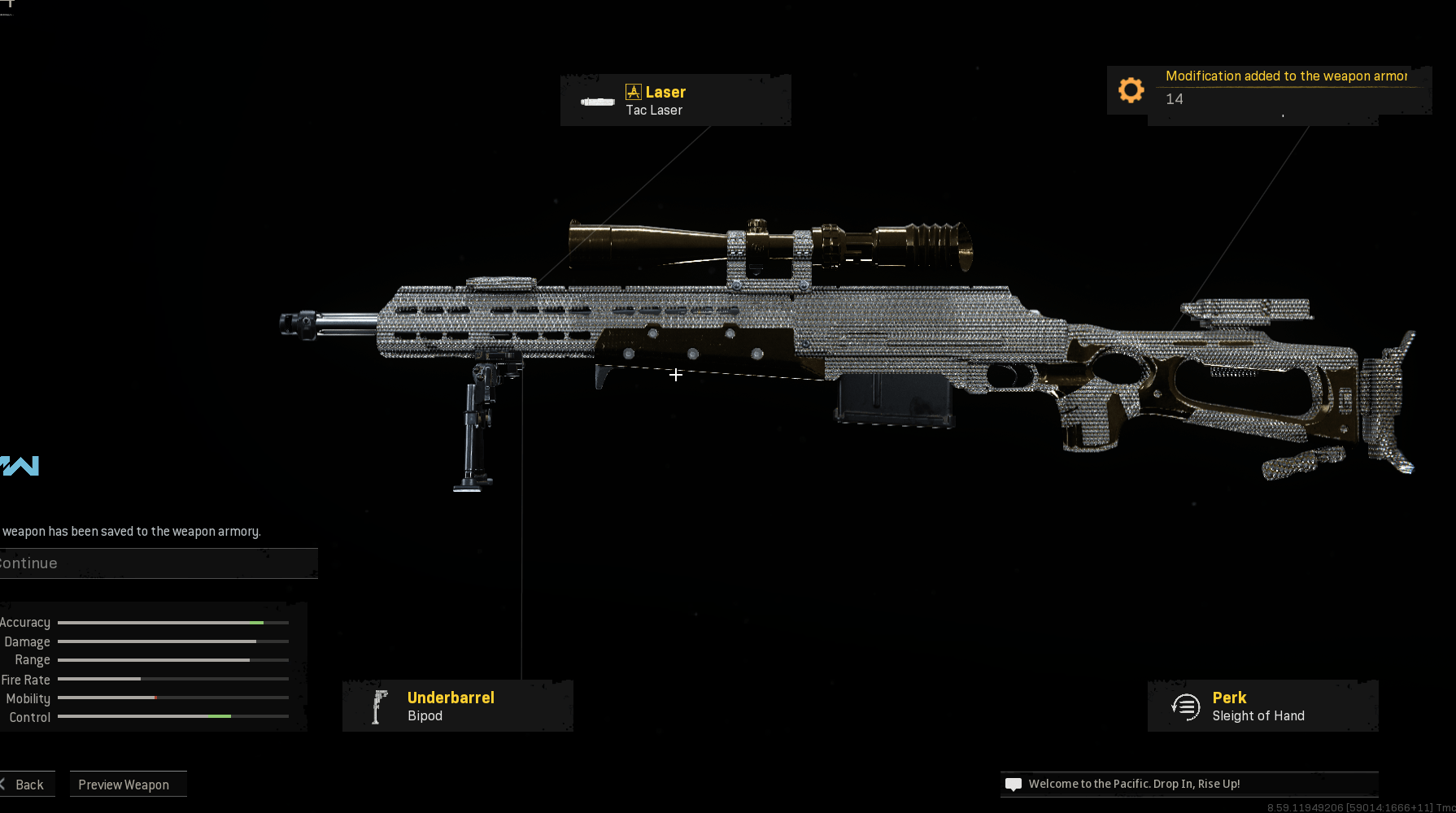This screenshot has width=1456, height=813.
Task: Open the Underbarrel Bipod attachment slot
Action: 457,706
